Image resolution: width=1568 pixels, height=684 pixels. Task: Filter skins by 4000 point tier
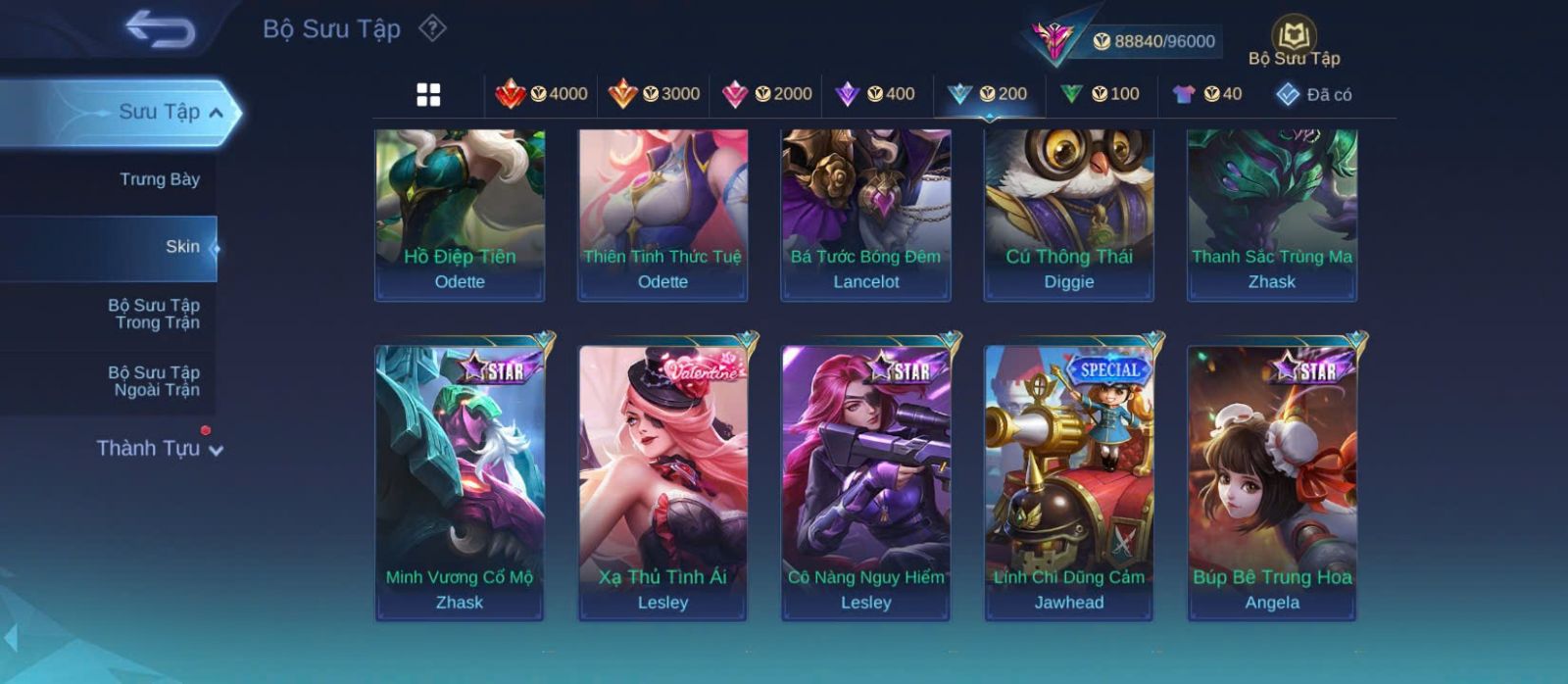tap(541, 94)
